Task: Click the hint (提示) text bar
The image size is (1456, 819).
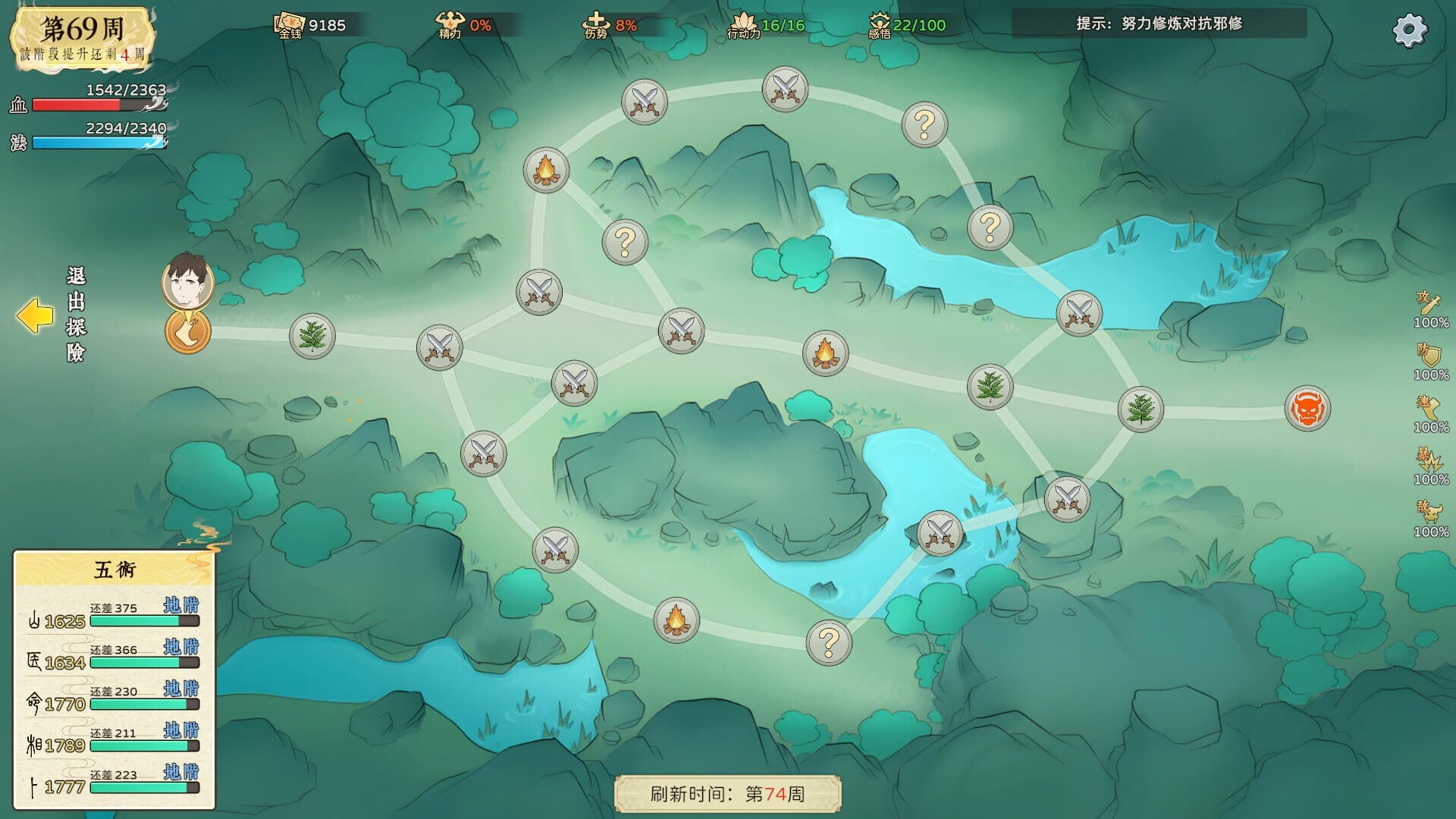Action: click(x=1159, y=24)
